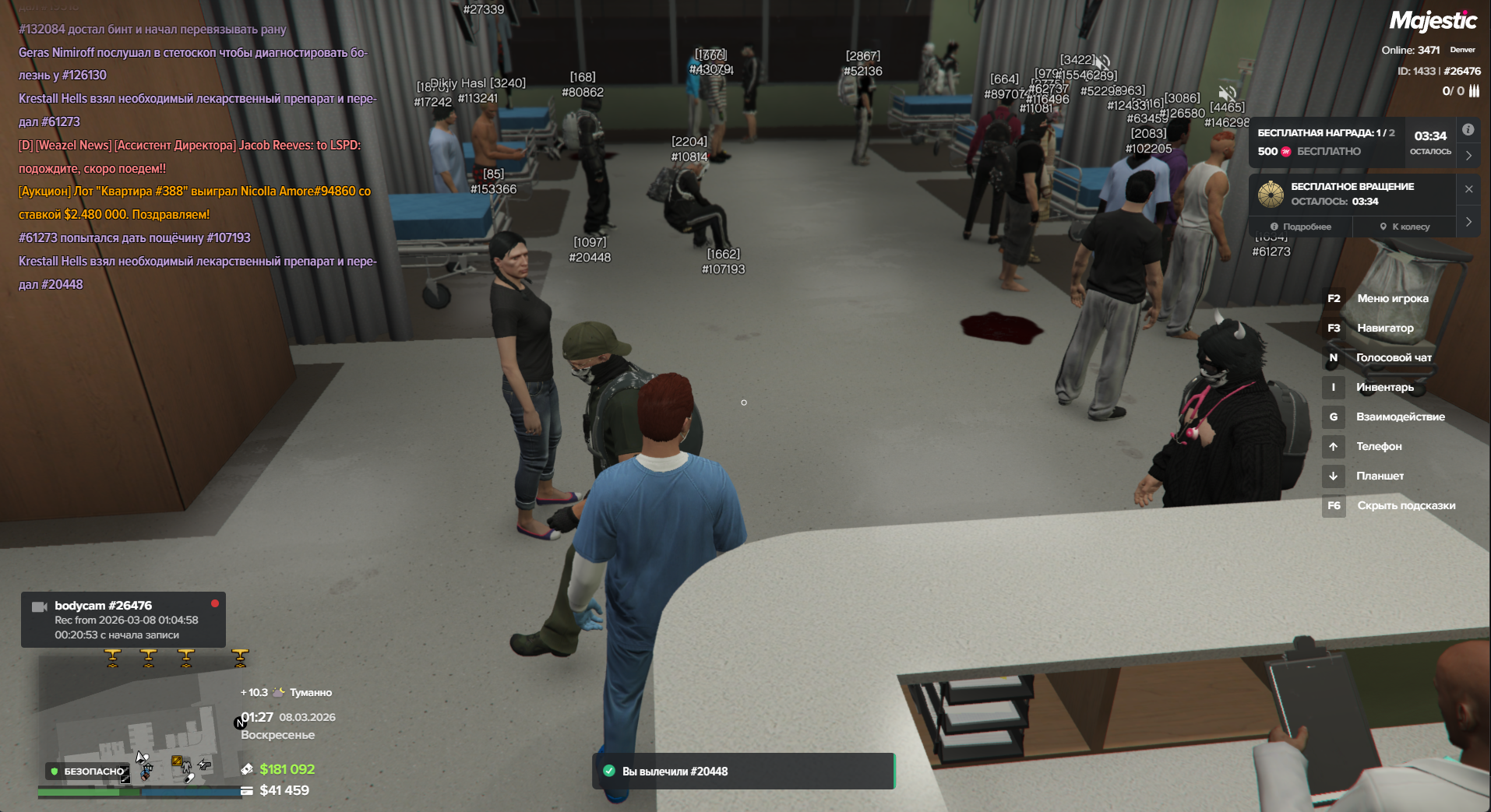Close the free spin notification panel
Screen dimensions: 1491x812
[1468, 189]
